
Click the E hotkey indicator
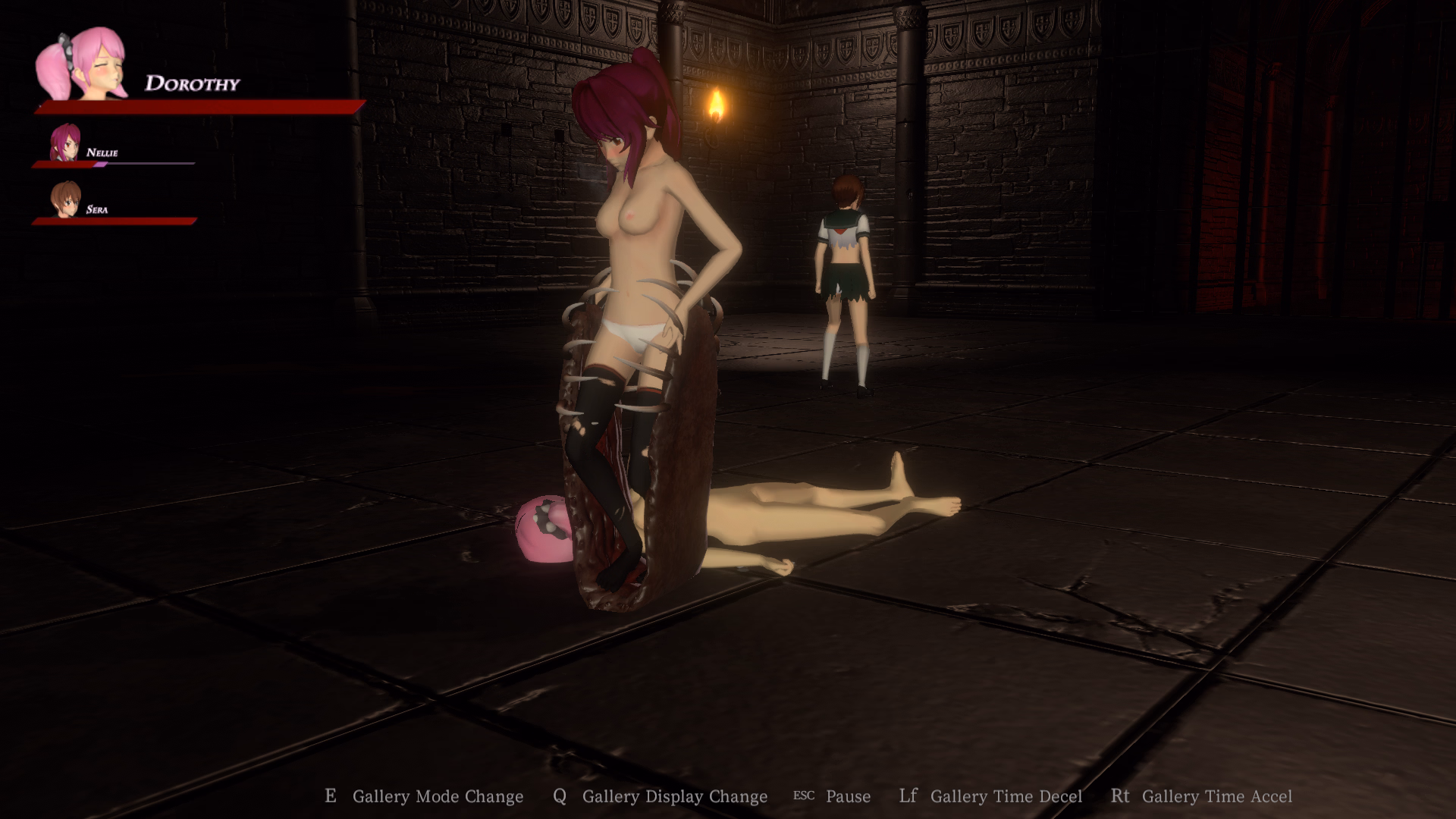click(331, 795)
